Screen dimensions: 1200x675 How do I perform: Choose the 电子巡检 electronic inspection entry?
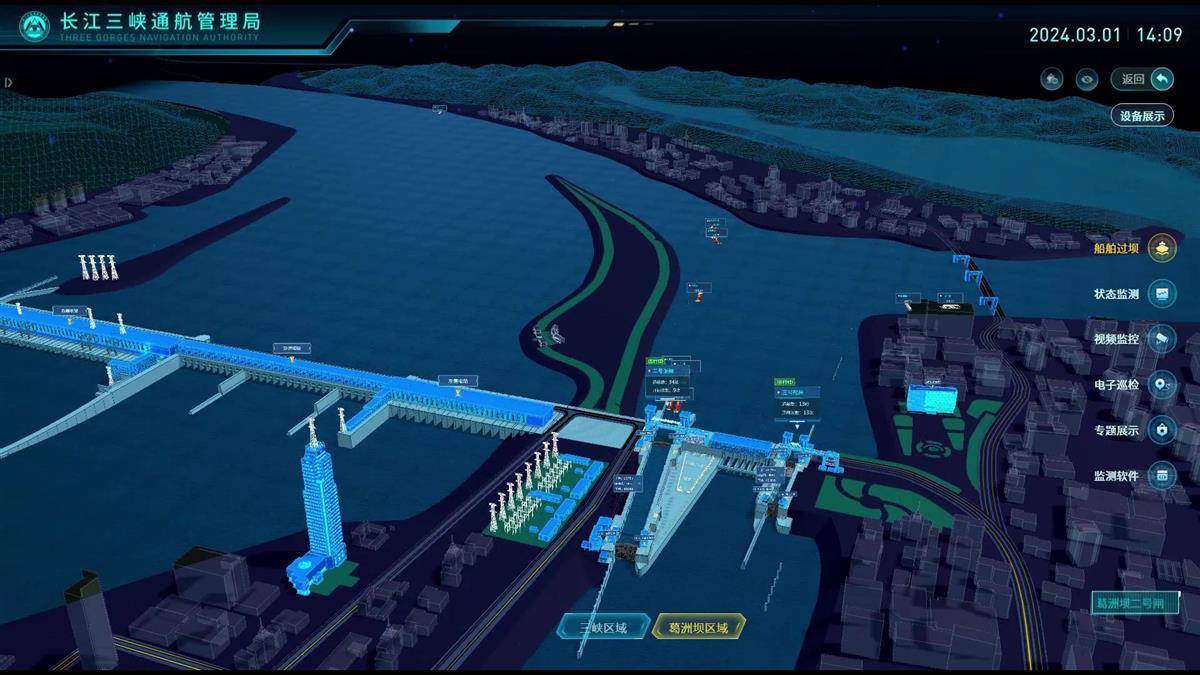tap(1160, 384)
